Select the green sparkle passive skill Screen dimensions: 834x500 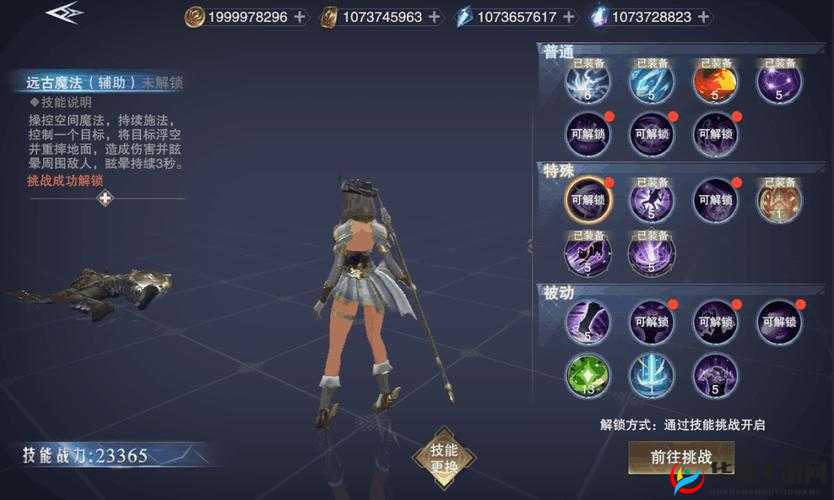[587, 375]
